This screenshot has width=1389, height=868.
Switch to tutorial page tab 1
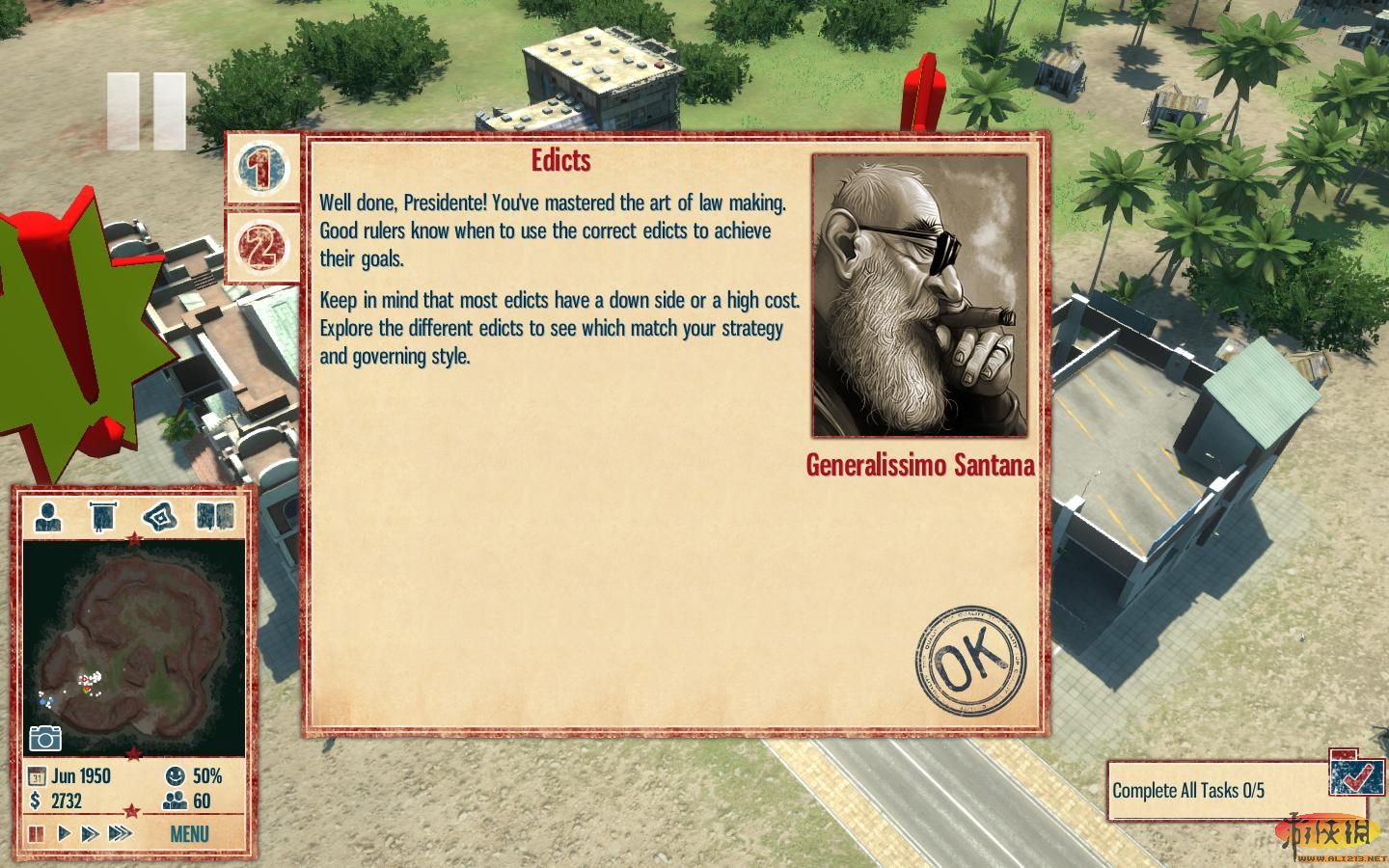tap(262, 169)
